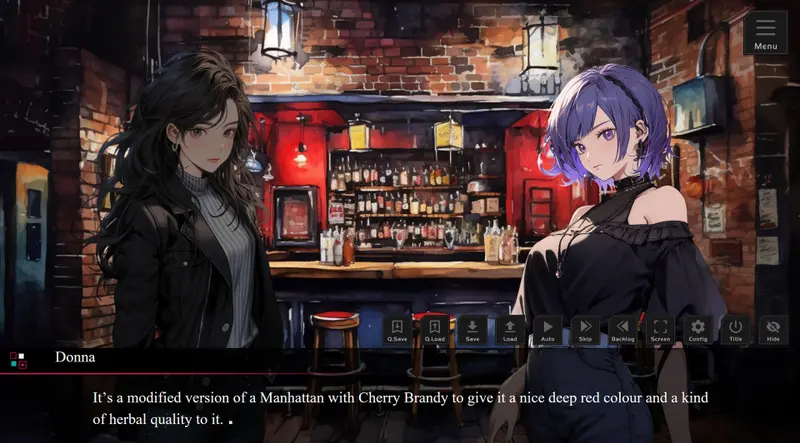Quick save with the Q.Save button
Image resolution: width=800 pixels, height=443 pixels.
coord(397,330)
